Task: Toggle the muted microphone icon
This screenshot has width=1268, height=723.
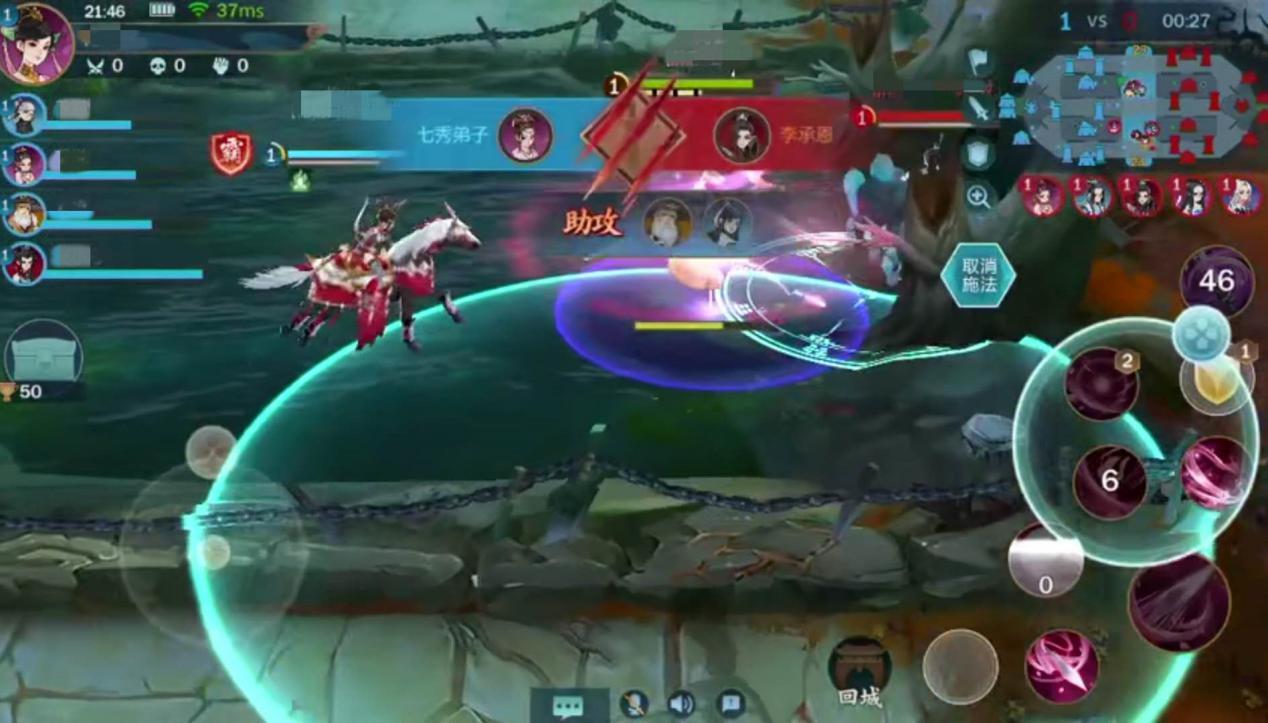Action: 633,704
